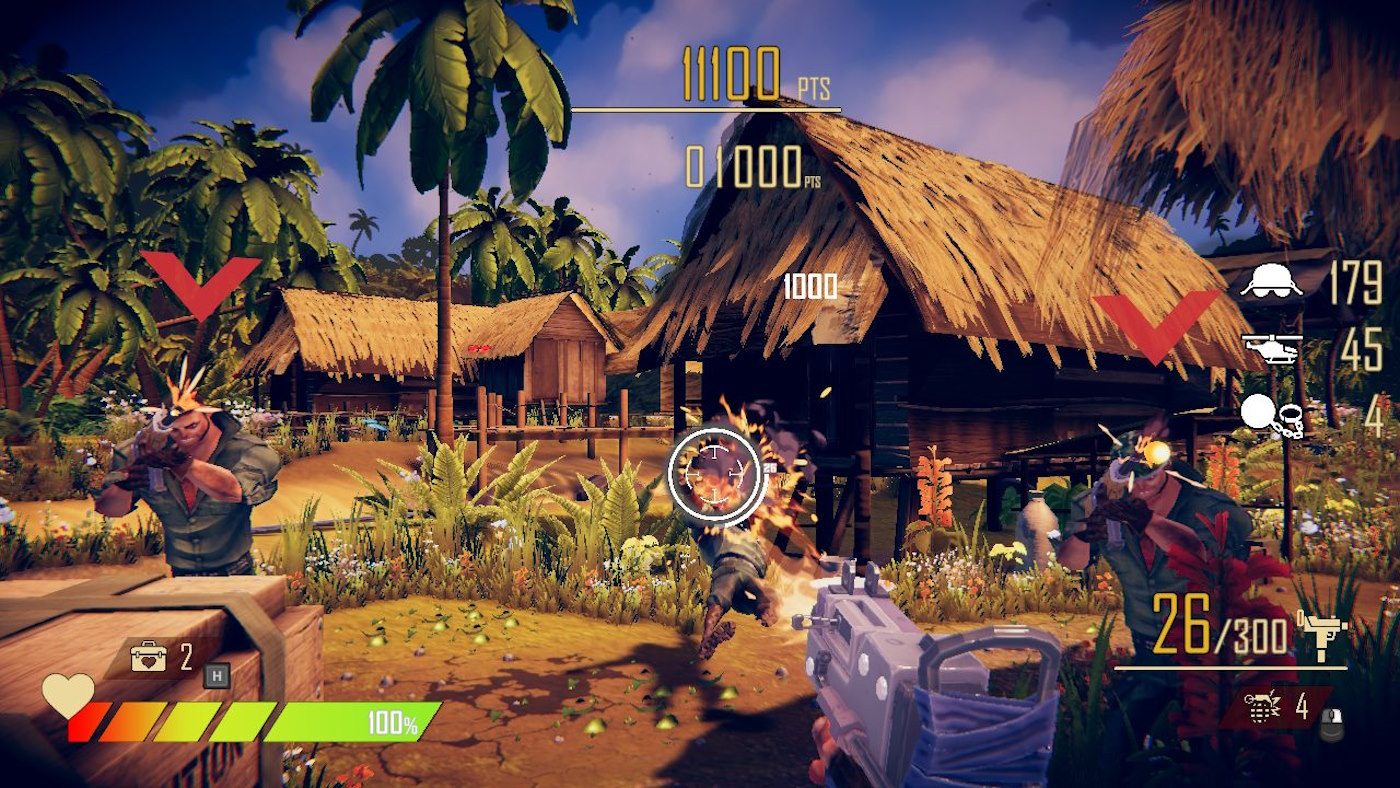The height and width of the screenshot is (788, 1400).
Task: Click the grenade count icon
Action: [x=1264, y=707]
